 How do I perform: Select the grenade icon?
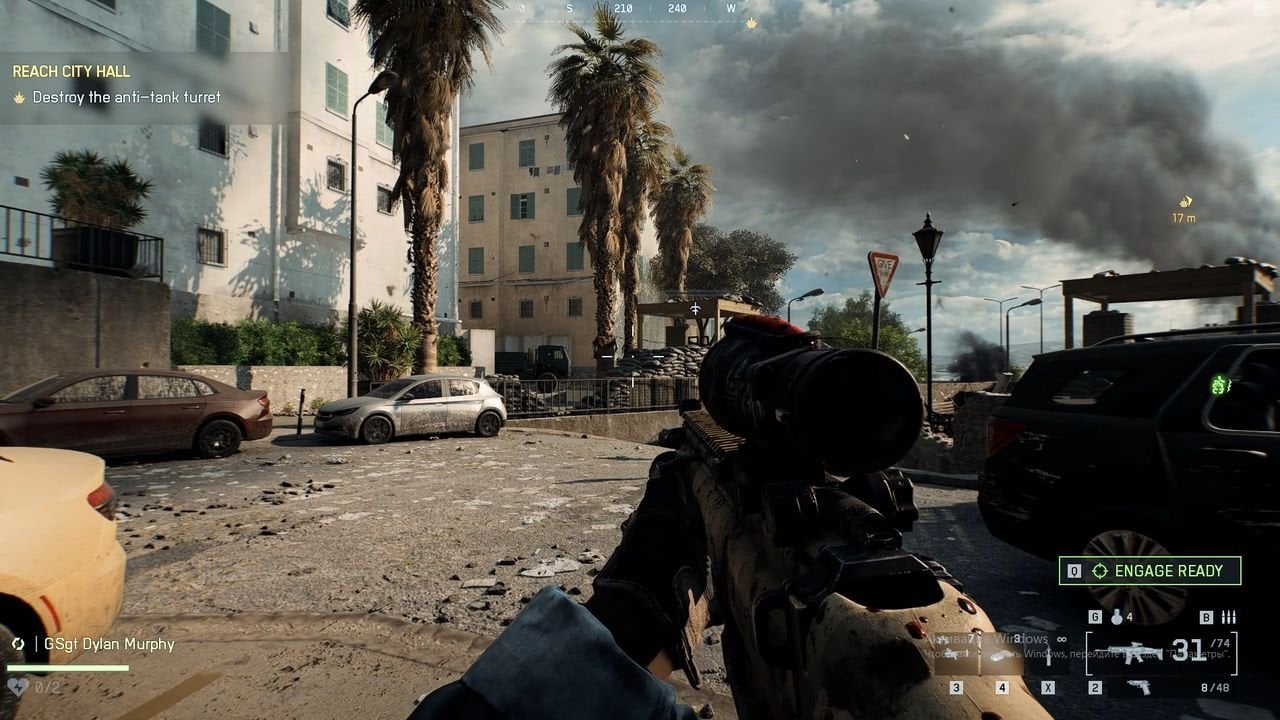(x=1116, y=617)
